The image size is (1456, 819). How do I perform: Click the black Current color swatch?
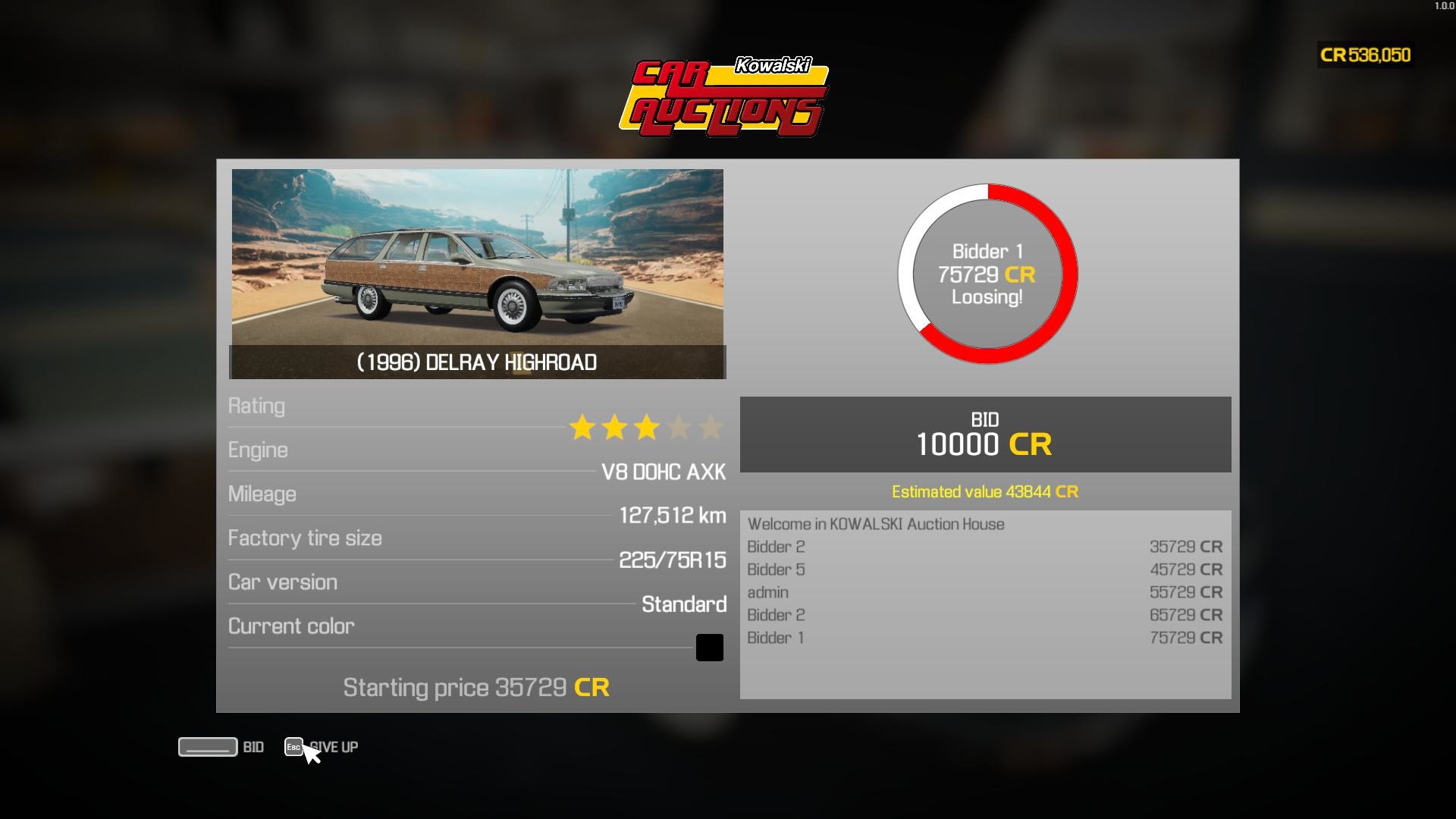[709, 647]
